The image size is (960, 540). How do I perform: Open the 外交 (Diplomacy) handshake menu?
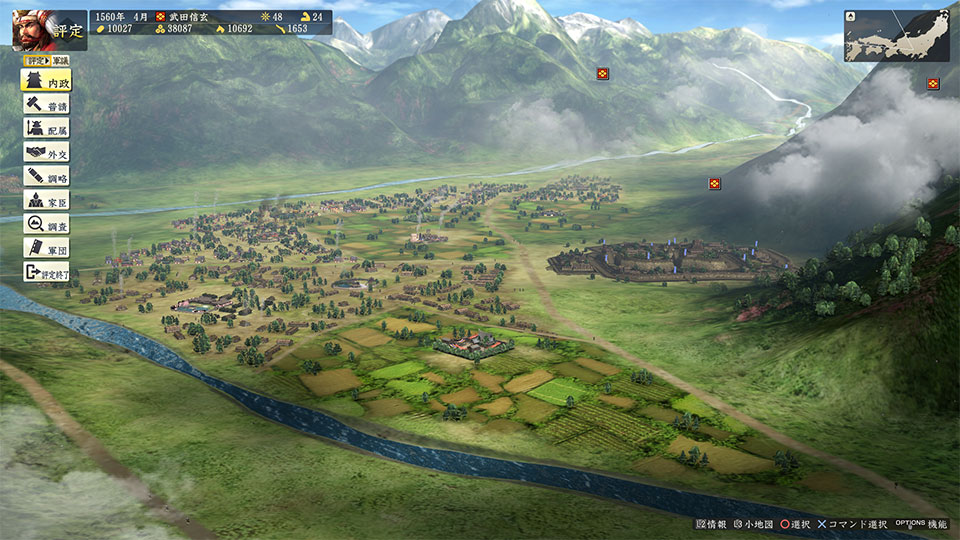[x=47, y=152]
